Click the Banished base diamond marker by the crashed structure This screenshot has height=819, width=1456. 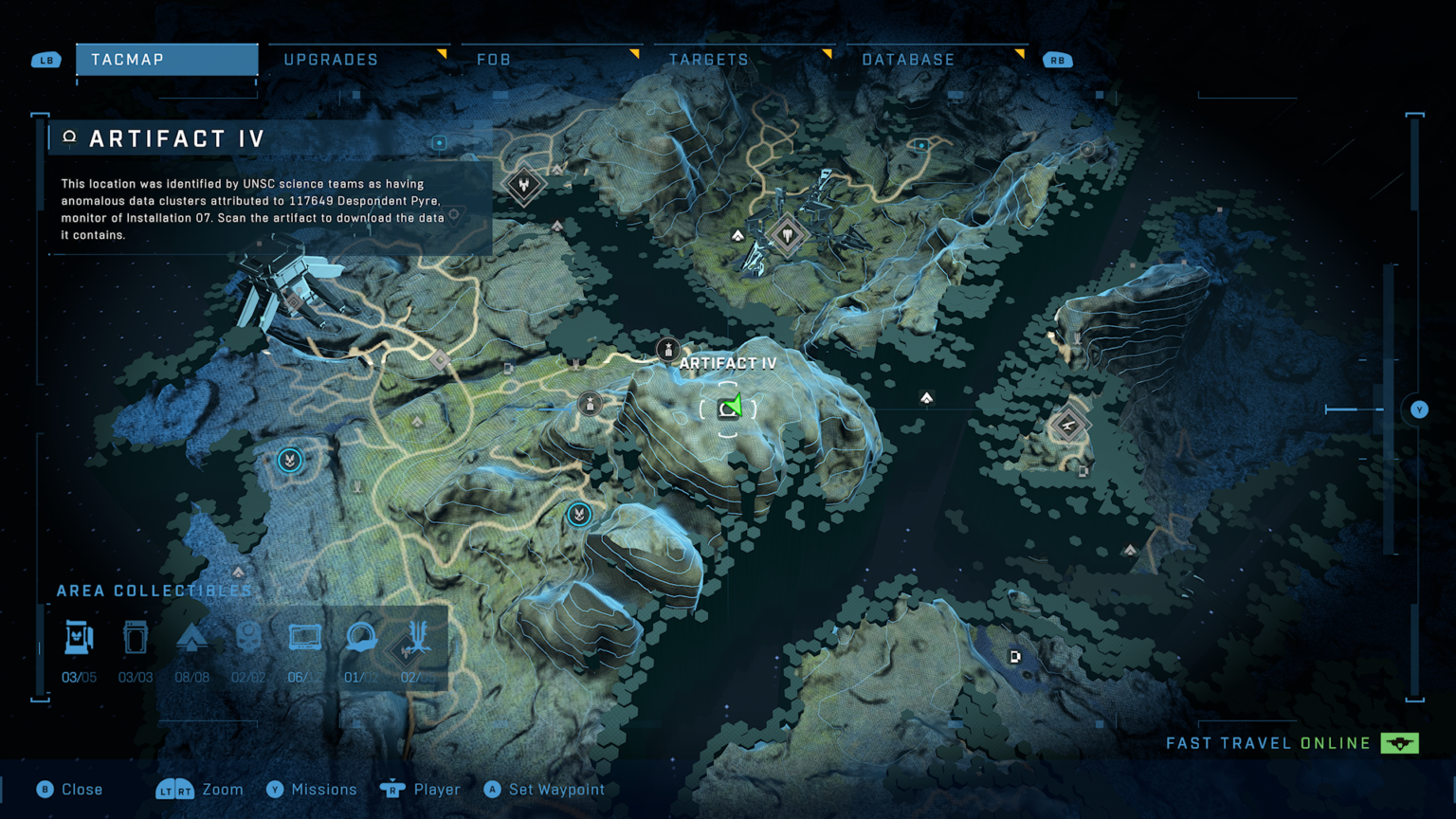click(x=788, y=234)
